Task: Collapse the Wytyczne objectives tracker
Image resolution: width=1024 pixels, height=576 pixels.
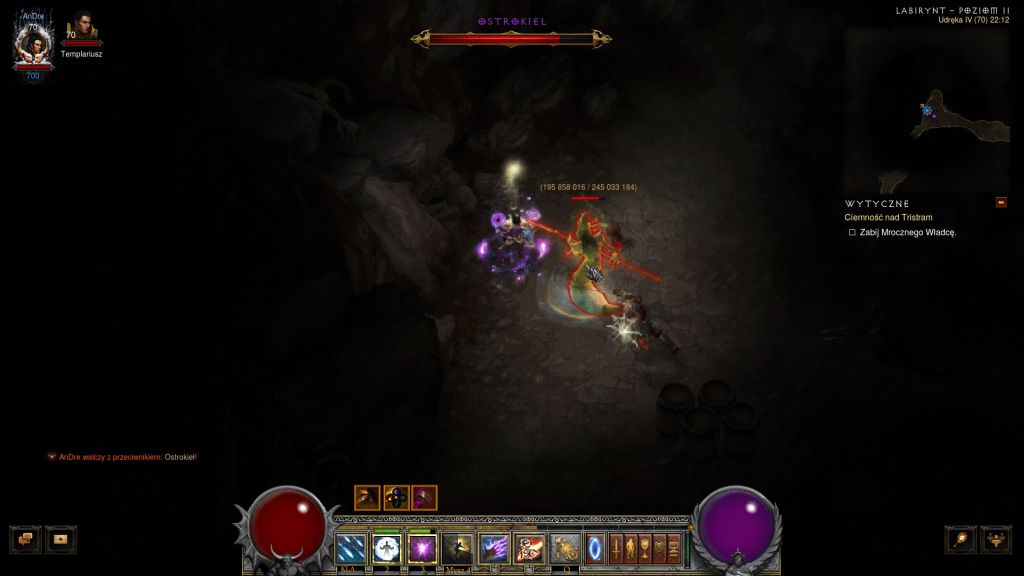Action: click(x=1001, y=203)
